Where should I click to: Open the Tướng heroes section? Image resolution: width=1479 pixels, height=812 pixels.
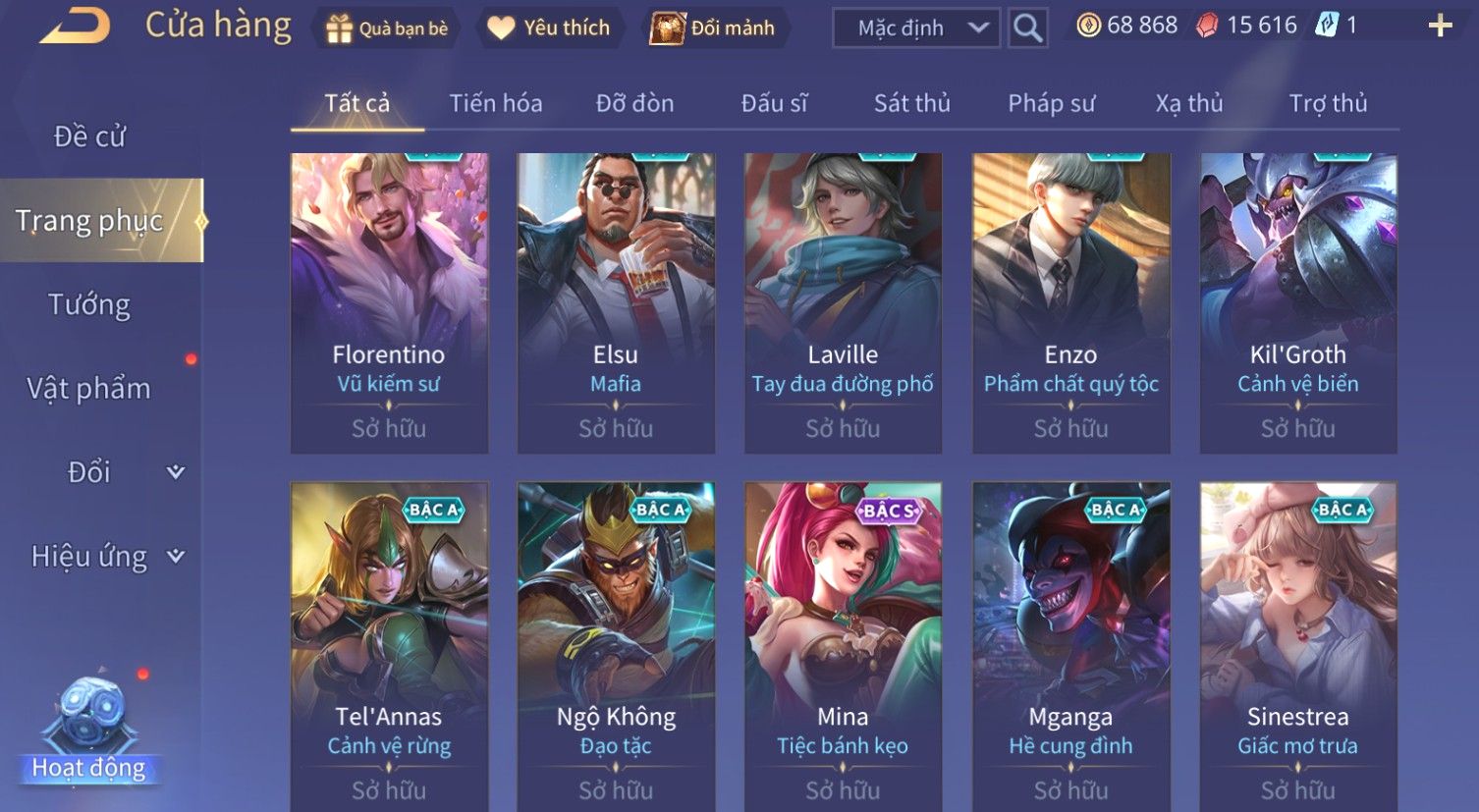tap(89, 305)
